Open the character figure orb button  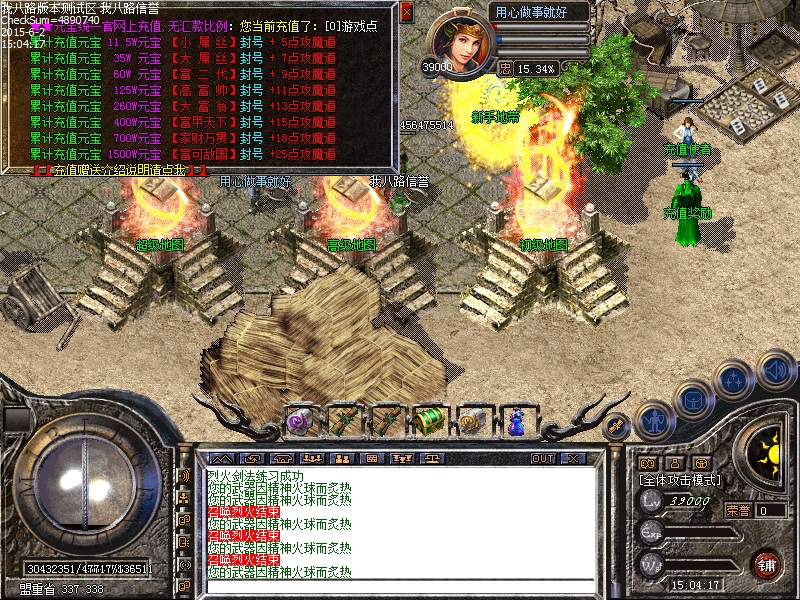(655, 420)
